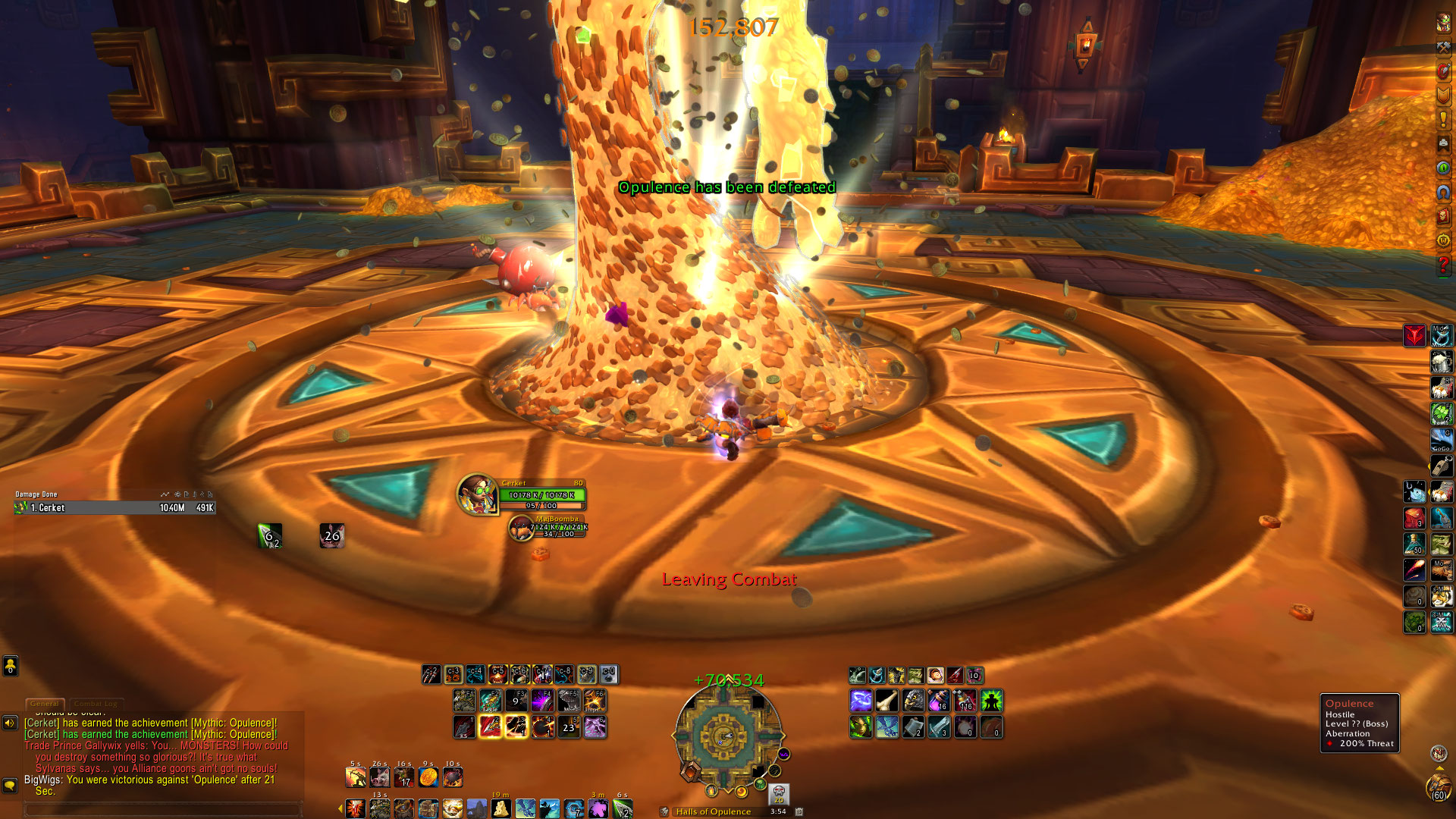This screenshot has height=819, width=1456.
Task: Open the green eye group finder button
Action: tap(1443, 168)
